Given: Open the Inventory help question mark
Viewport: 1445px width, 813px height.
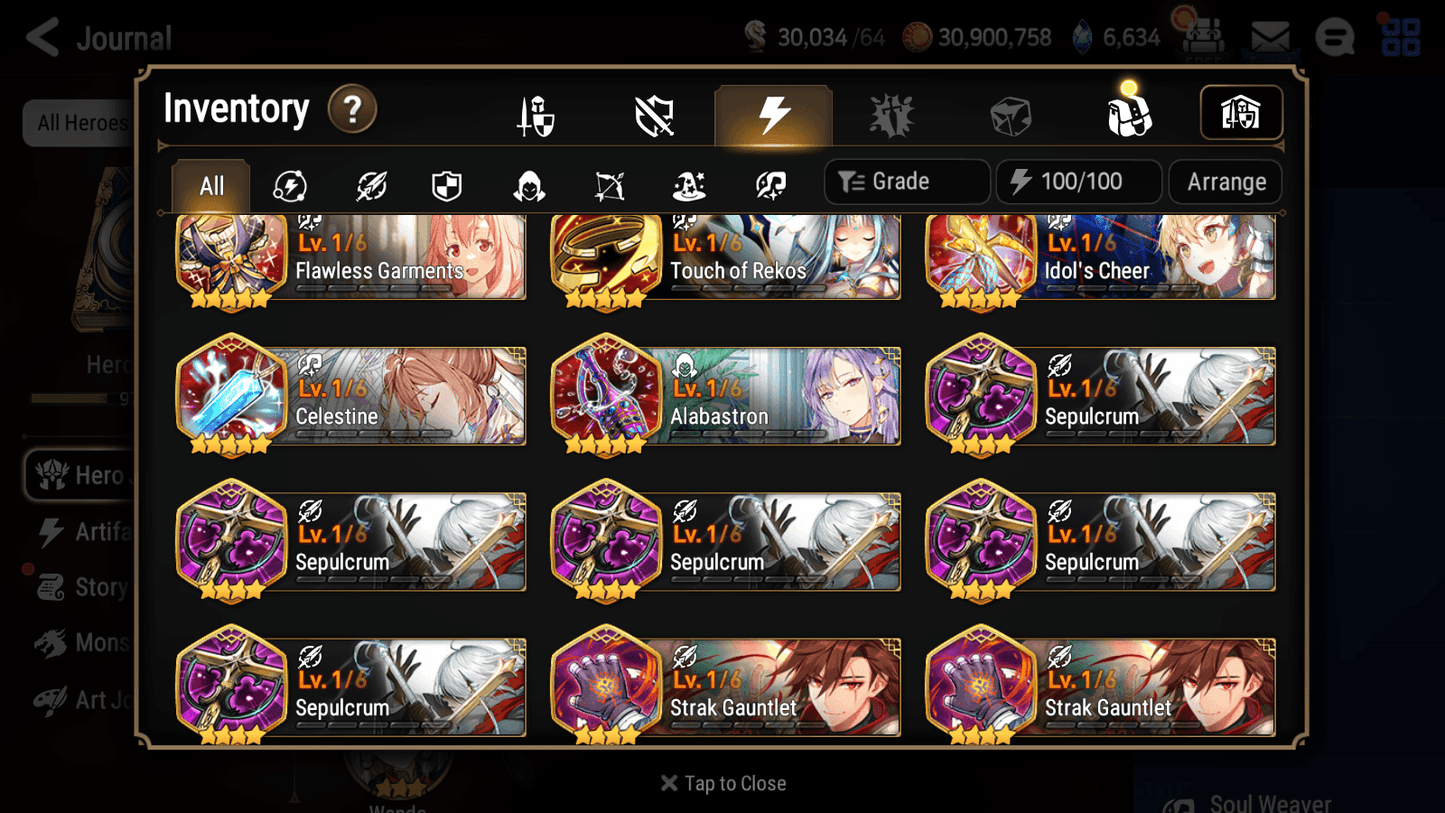Looking at the screenshot, I should click(x=353, y=110).
